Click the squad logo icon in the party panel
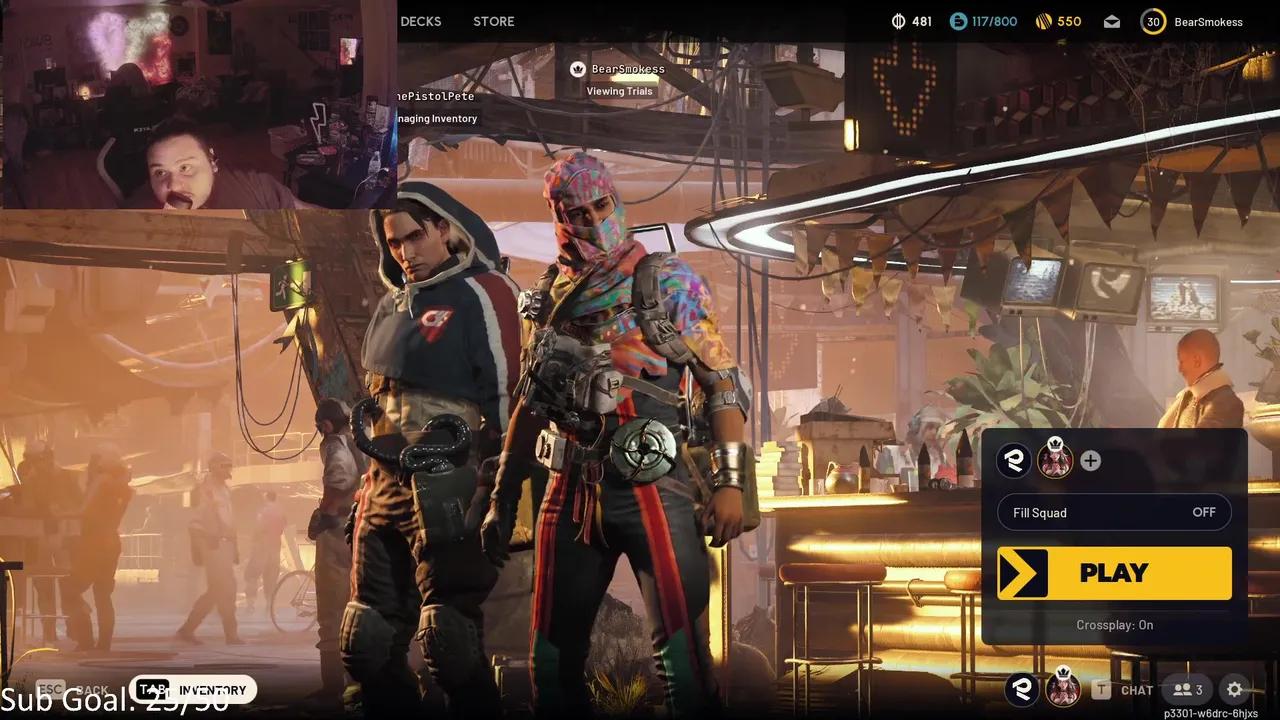The height and width of the screenshot is (720, 1280). [1014, 460]
